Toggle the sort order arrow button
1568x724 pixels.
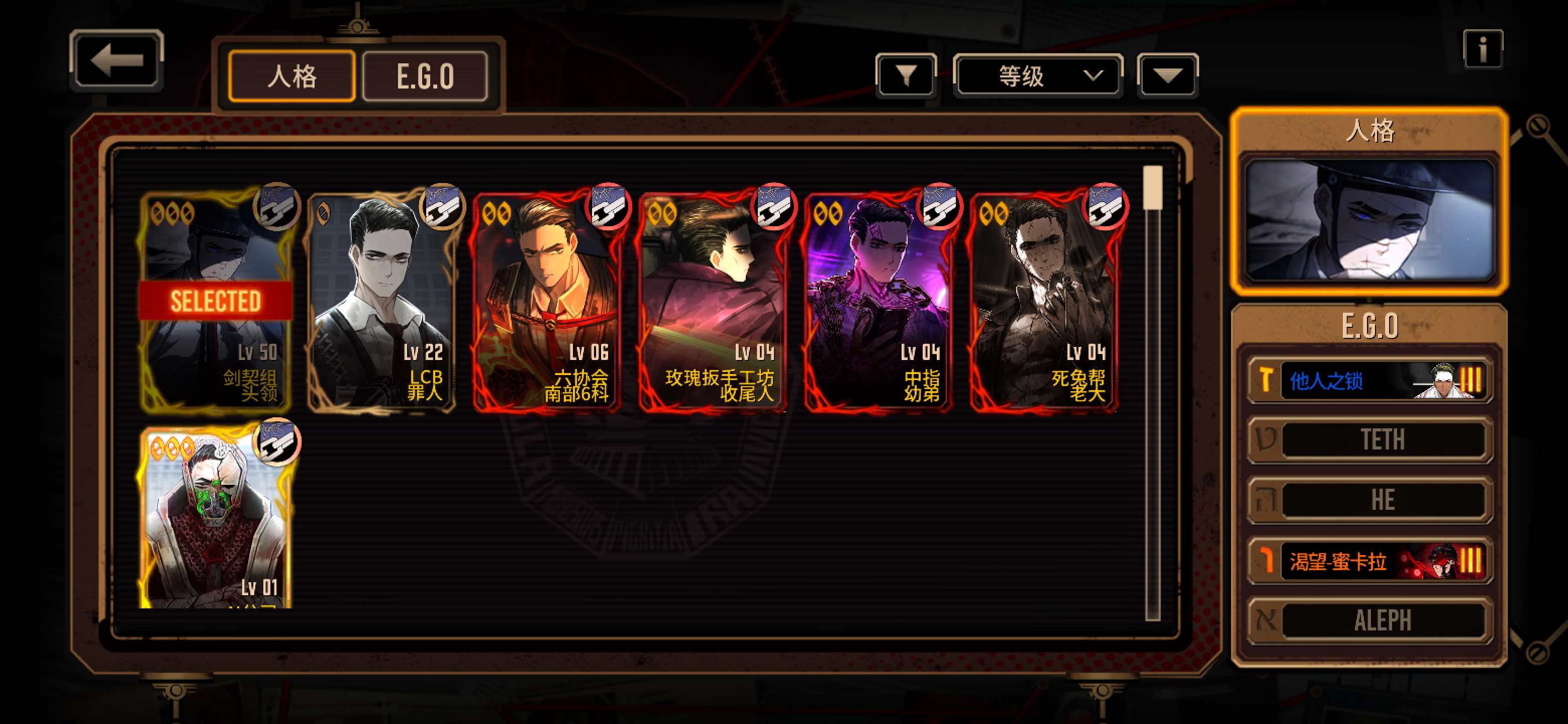1167,76
